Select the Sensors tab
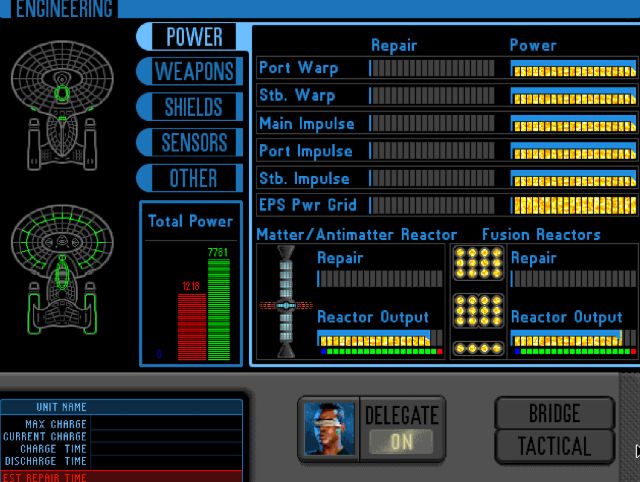Screen dimensions: 640x482 point(194,142)
